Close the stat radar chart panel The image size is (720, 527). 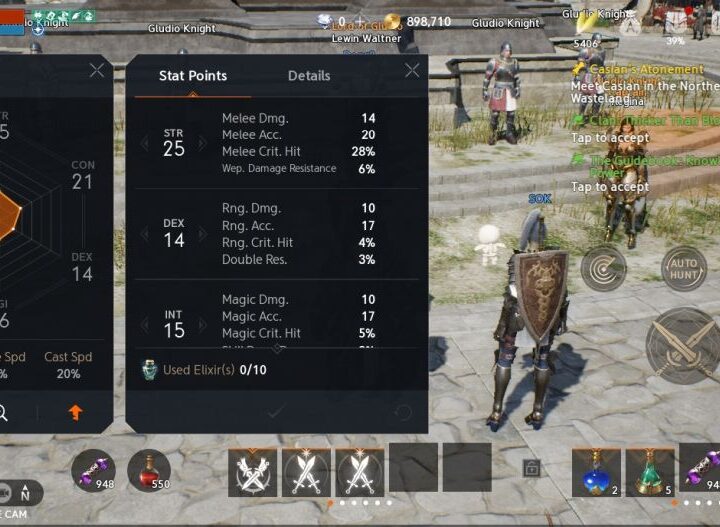[97, 71]
